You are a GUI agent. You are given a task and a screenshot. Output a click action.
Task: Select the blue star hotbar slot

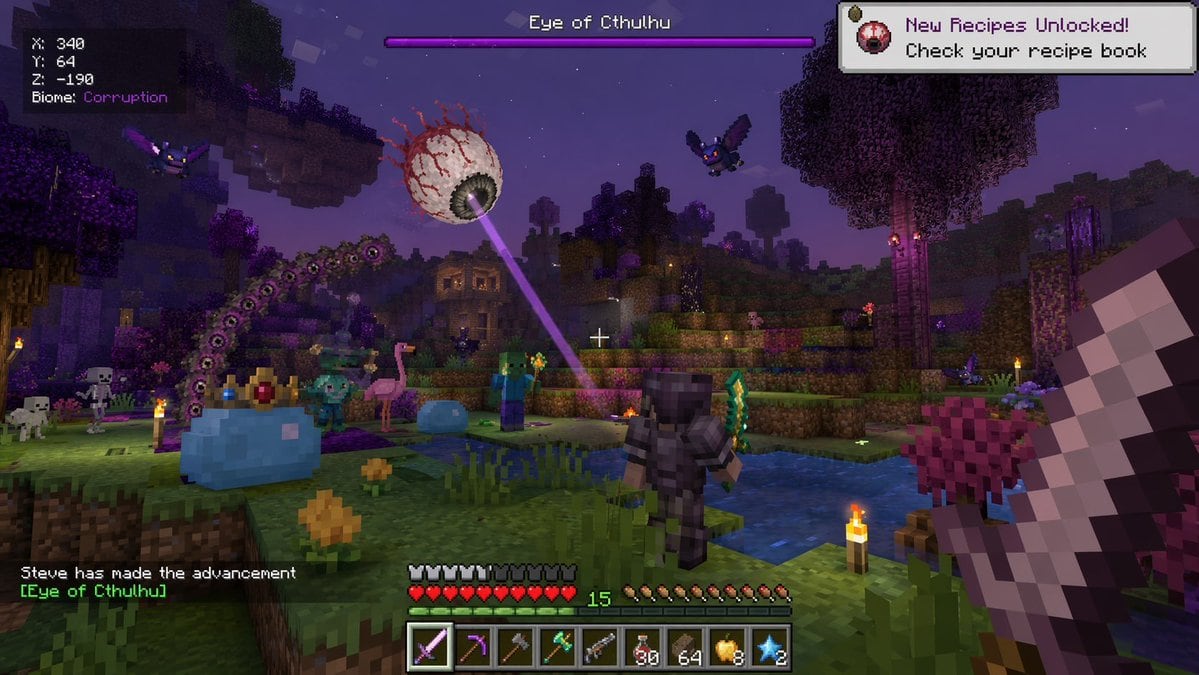click(x=770, y=648)
